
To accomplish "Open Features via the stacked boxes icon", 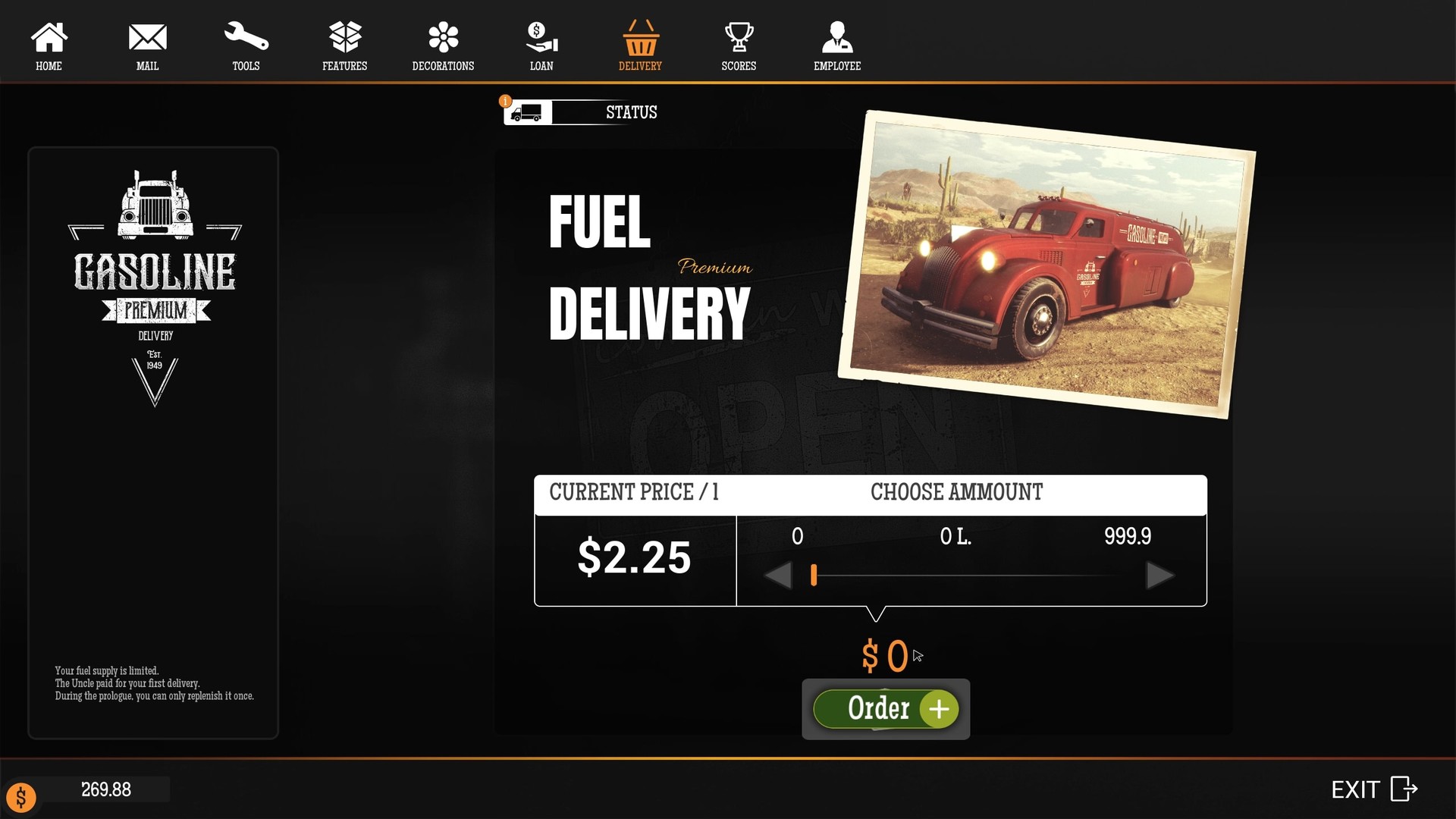I will (x=344, y=35).
